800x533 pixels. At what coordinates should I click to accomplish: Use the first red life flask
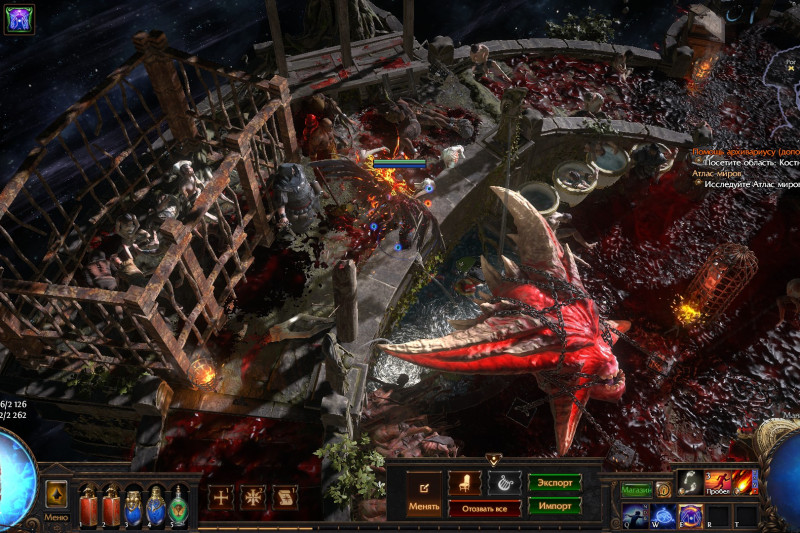[88, 504]
